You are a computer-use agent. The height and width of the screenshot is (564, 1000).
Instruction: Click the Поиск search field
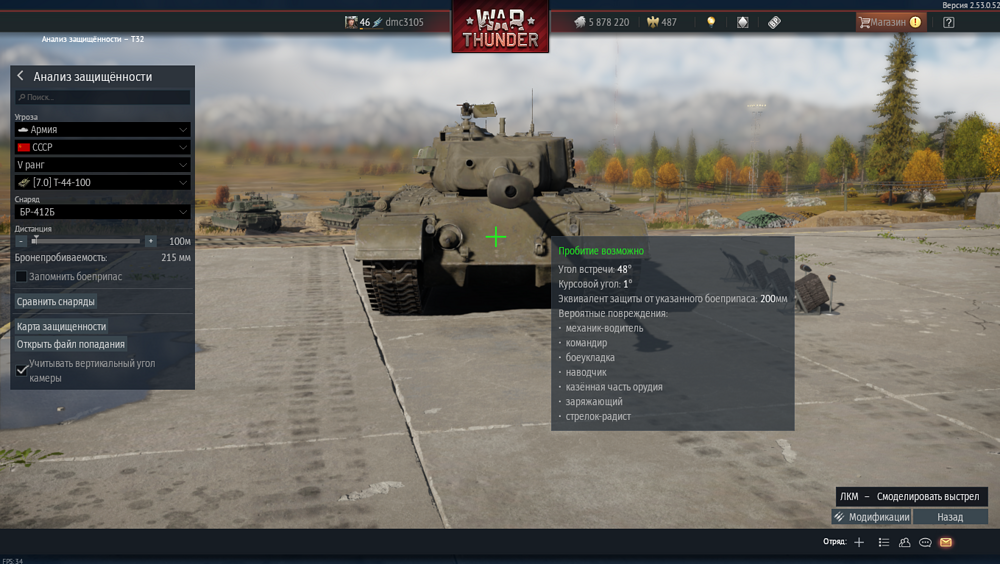[102, 97]
